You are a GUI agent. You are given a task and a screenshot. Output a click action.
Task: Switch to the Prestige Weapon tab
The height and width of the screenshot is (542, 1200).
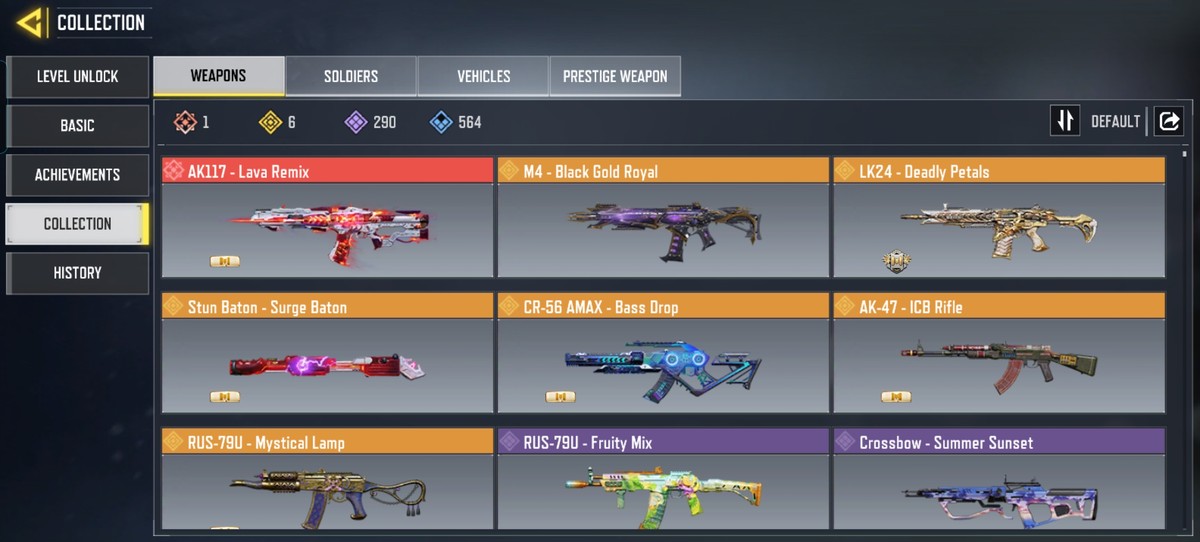point(615,76)
